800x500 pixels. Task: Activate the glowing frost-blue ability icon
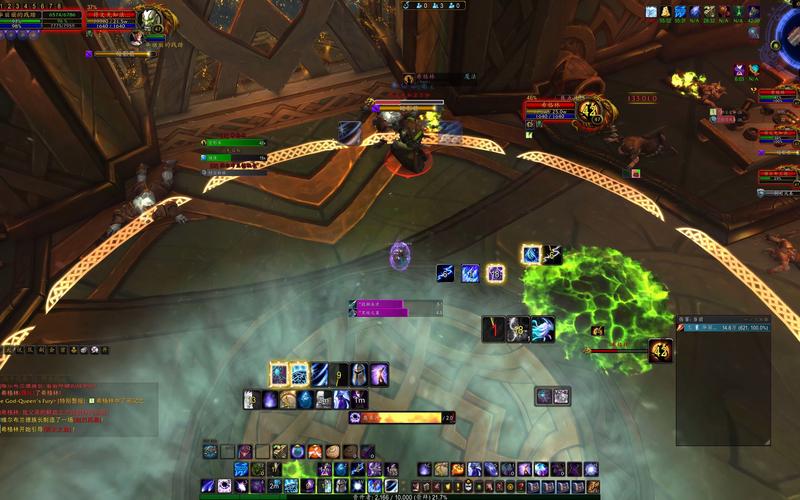click(x=279, y=374)
